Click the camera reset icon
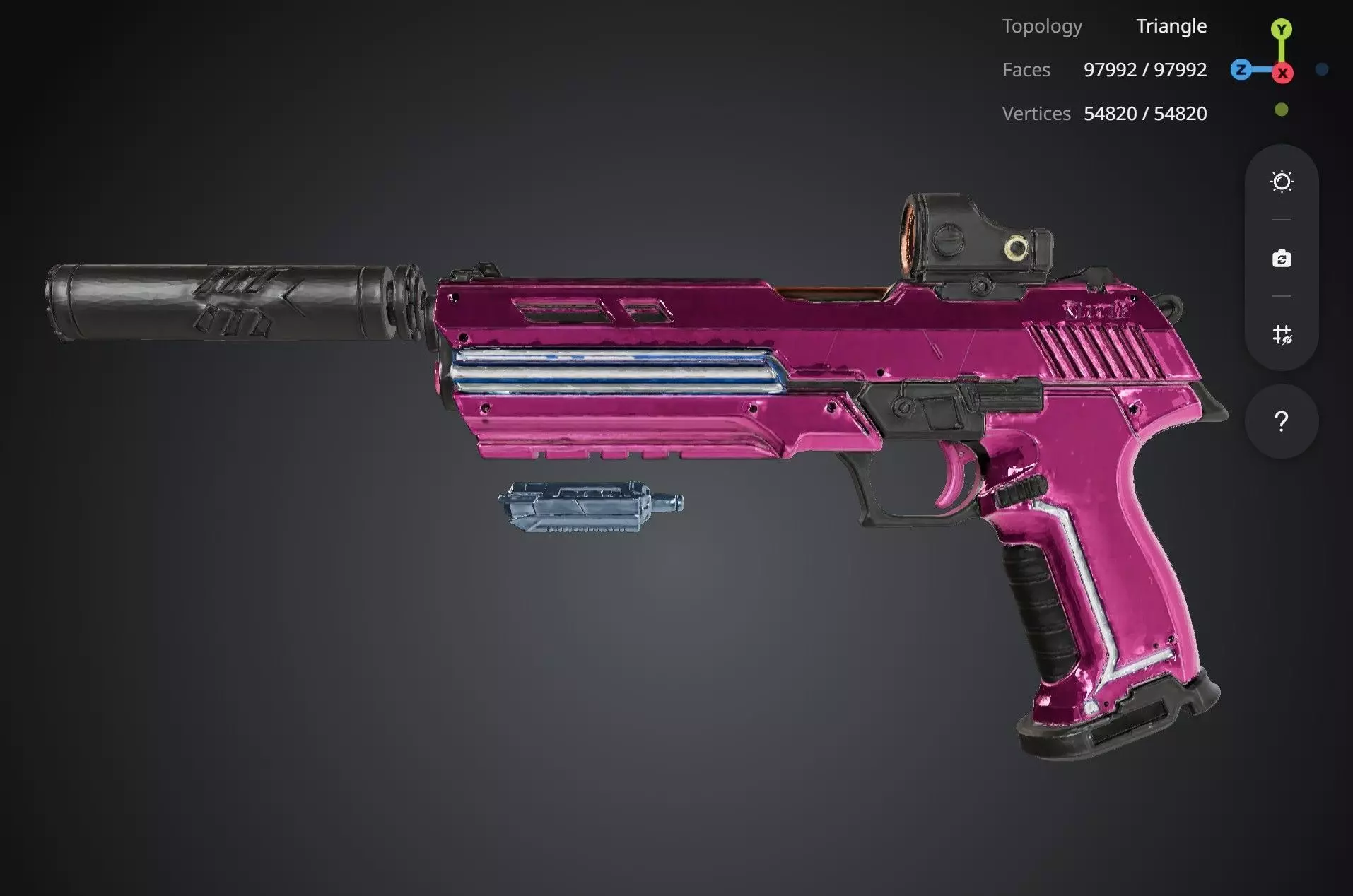This screenshot has width=1353, height=896. click(1282, 259)
